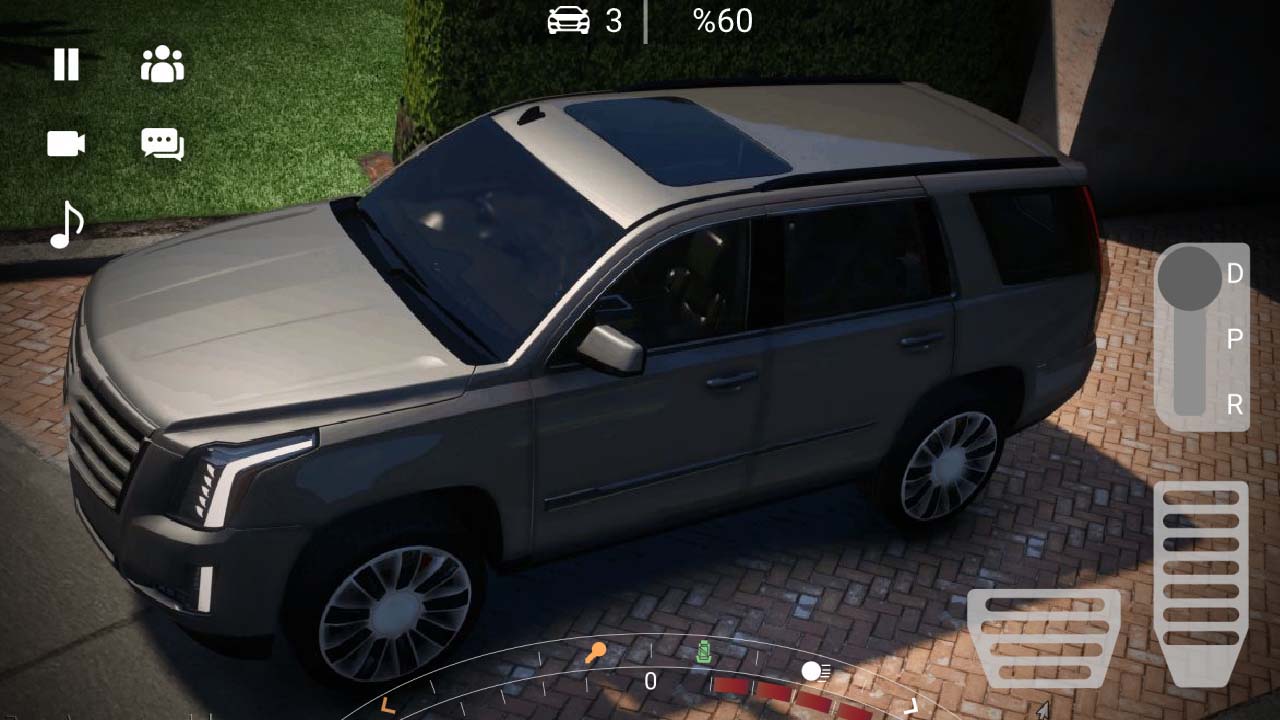The width and height of the screenshot is (1280, 720).
Task: Click the vehicle count showing 3
Action: [613, 21]
